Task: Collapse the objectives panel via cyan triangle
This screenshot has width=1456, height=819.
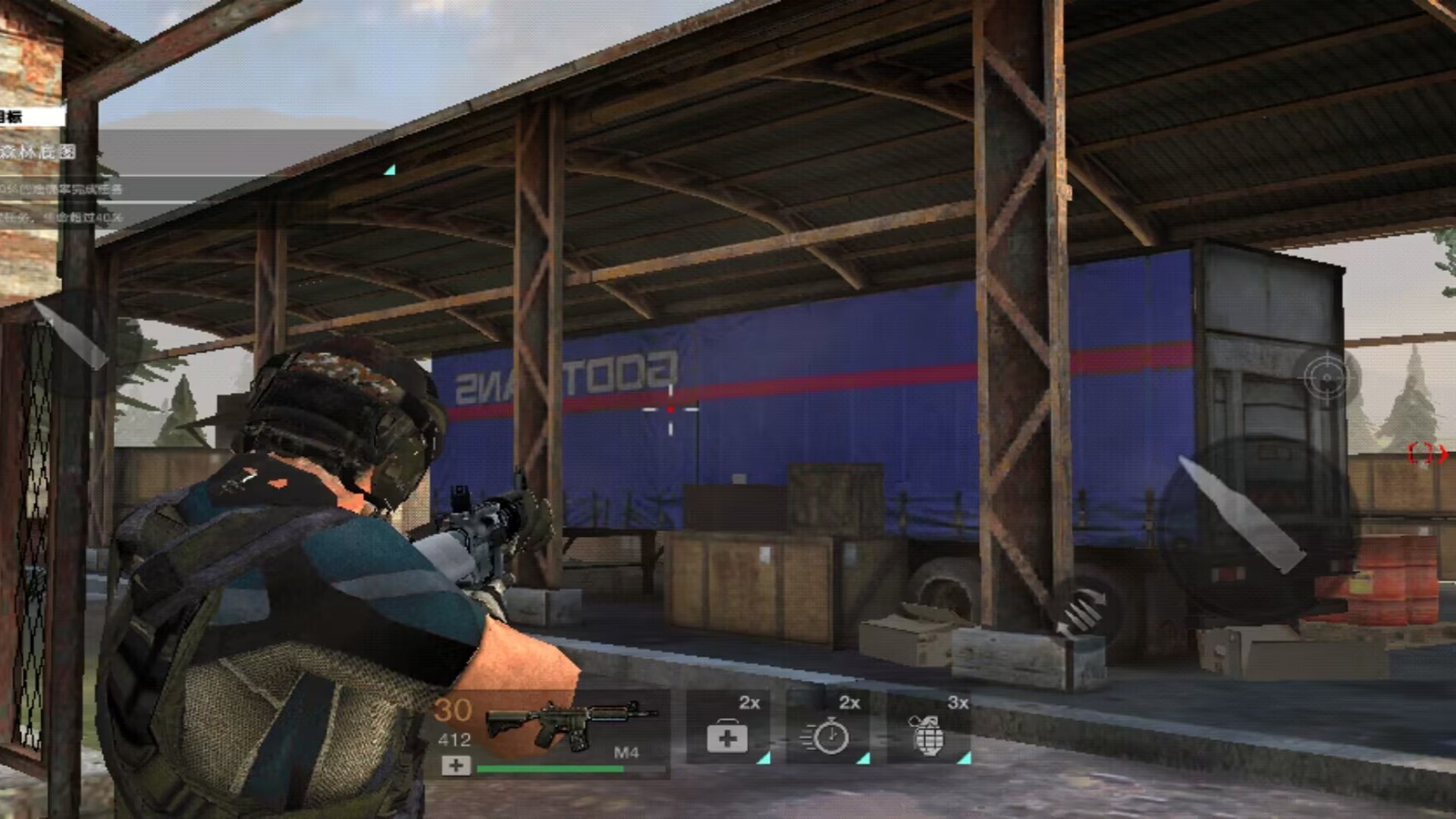Action: (x=389, y=170)
